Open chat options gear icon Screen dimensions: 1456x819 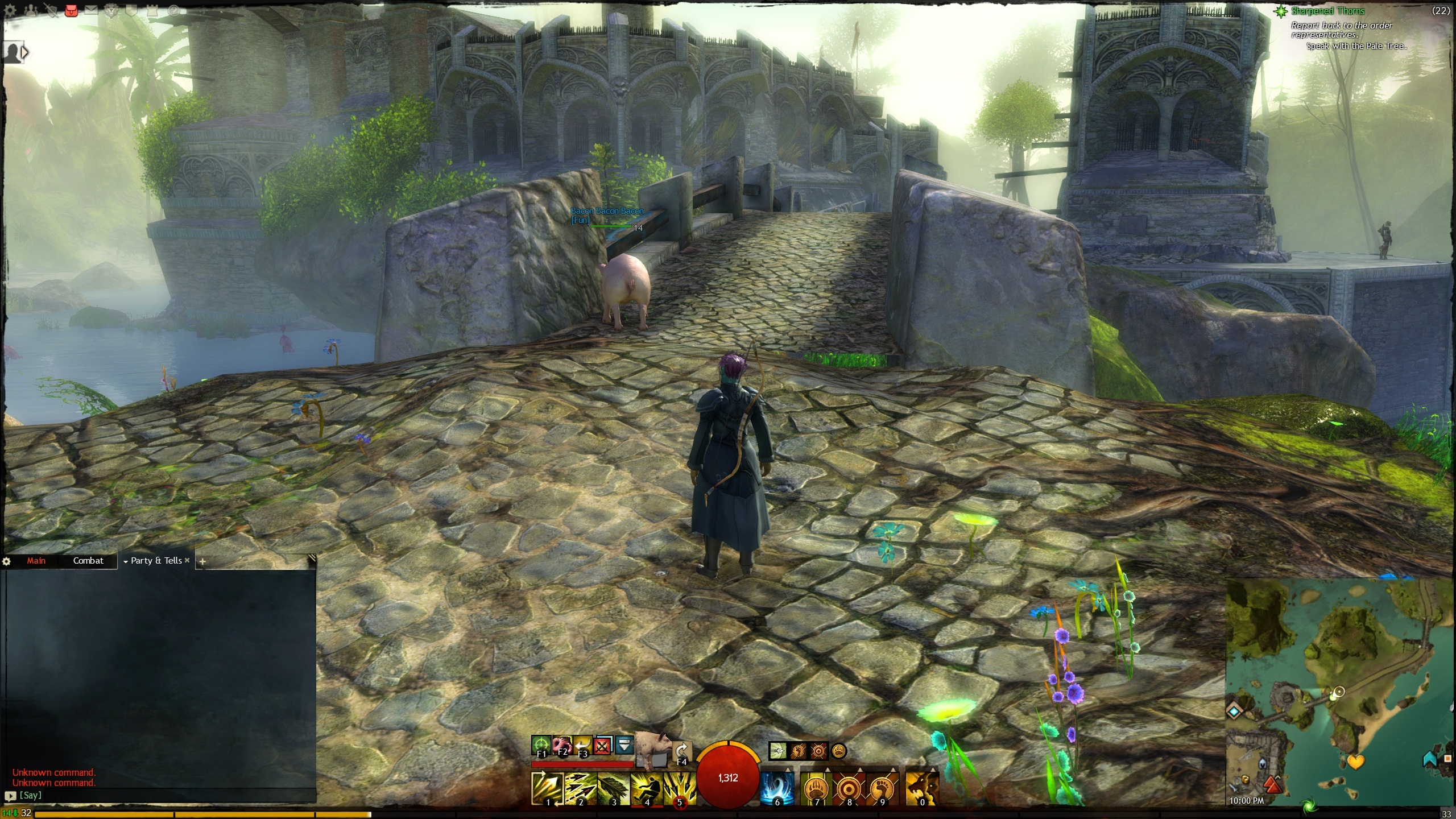pyautogui.click(x=7, y=561)
